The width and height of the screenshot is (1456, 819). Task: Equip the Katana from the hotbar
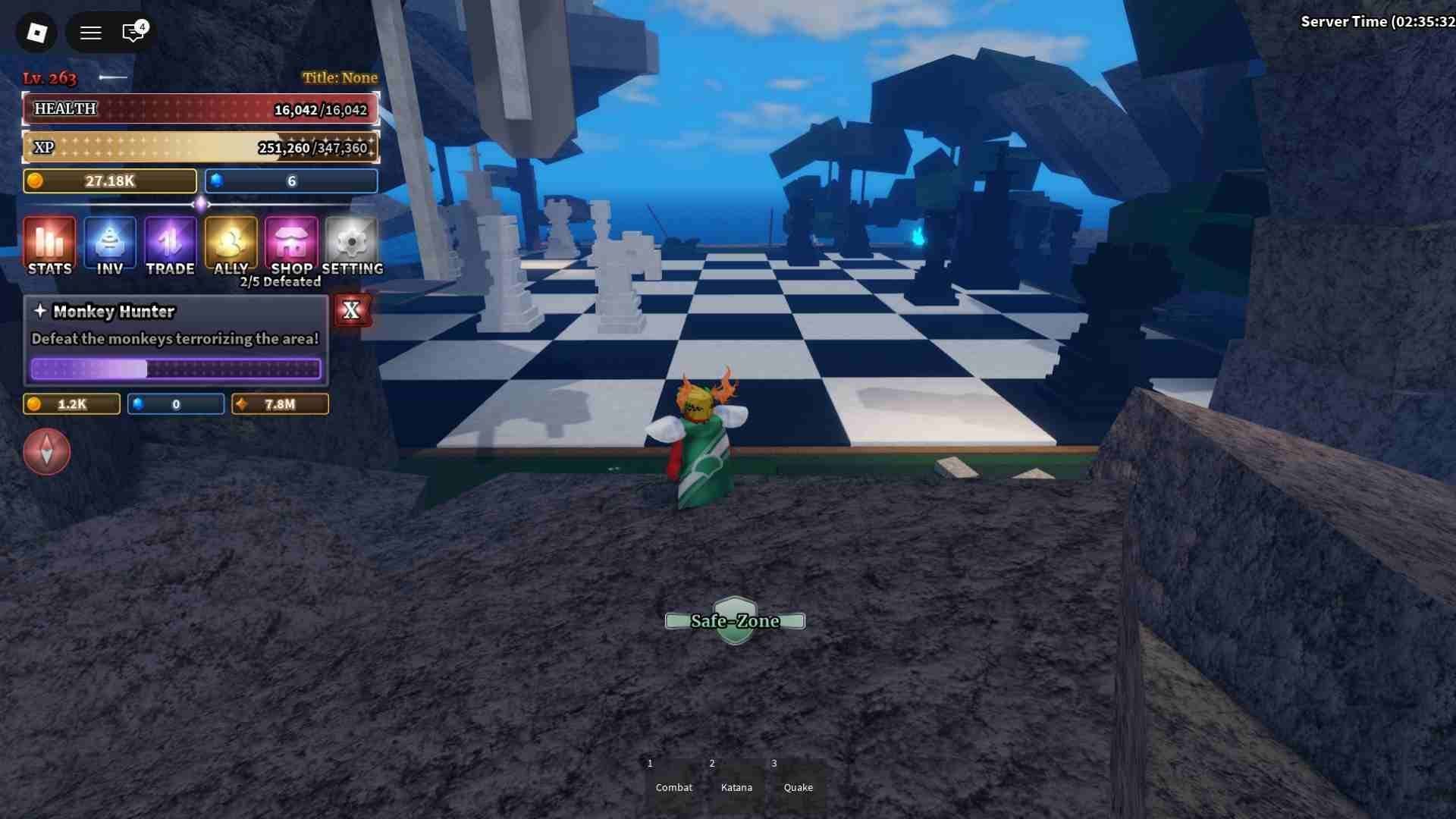pos(736,781)
